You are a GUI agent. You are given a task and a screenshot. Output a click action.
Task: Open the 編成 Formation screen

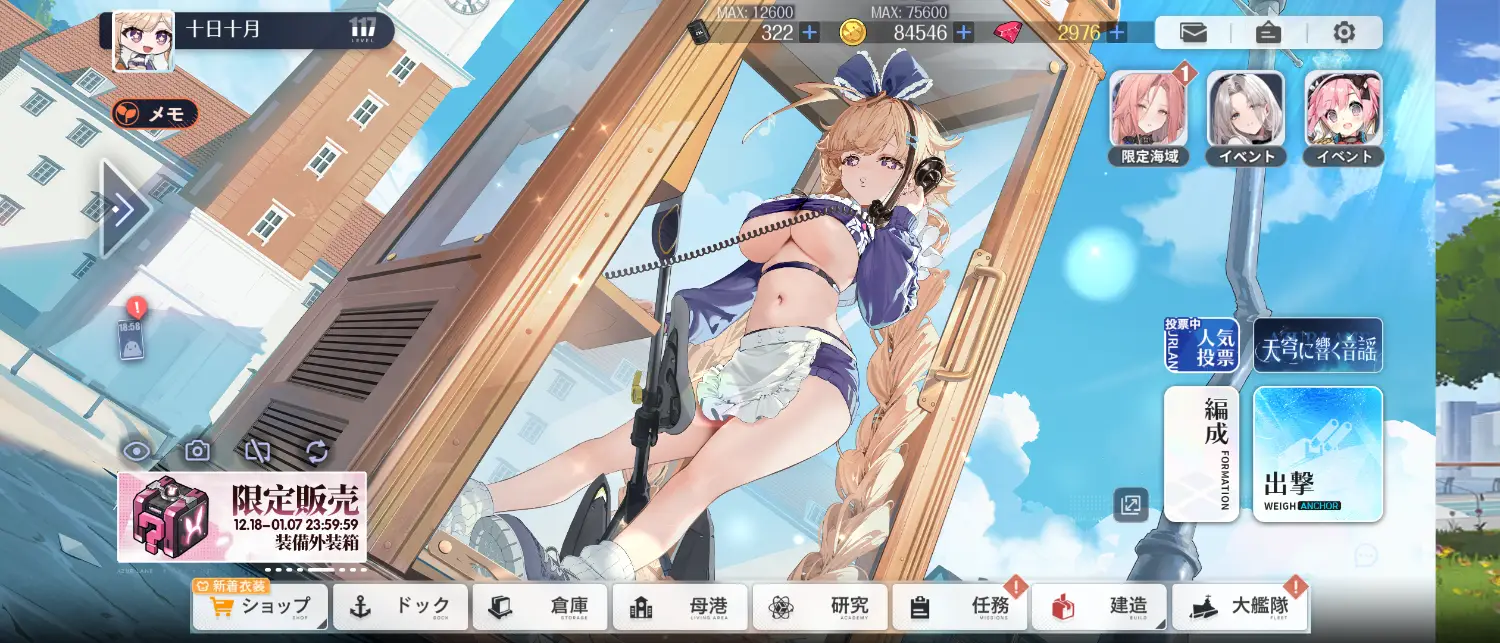tap(1201, 454)
